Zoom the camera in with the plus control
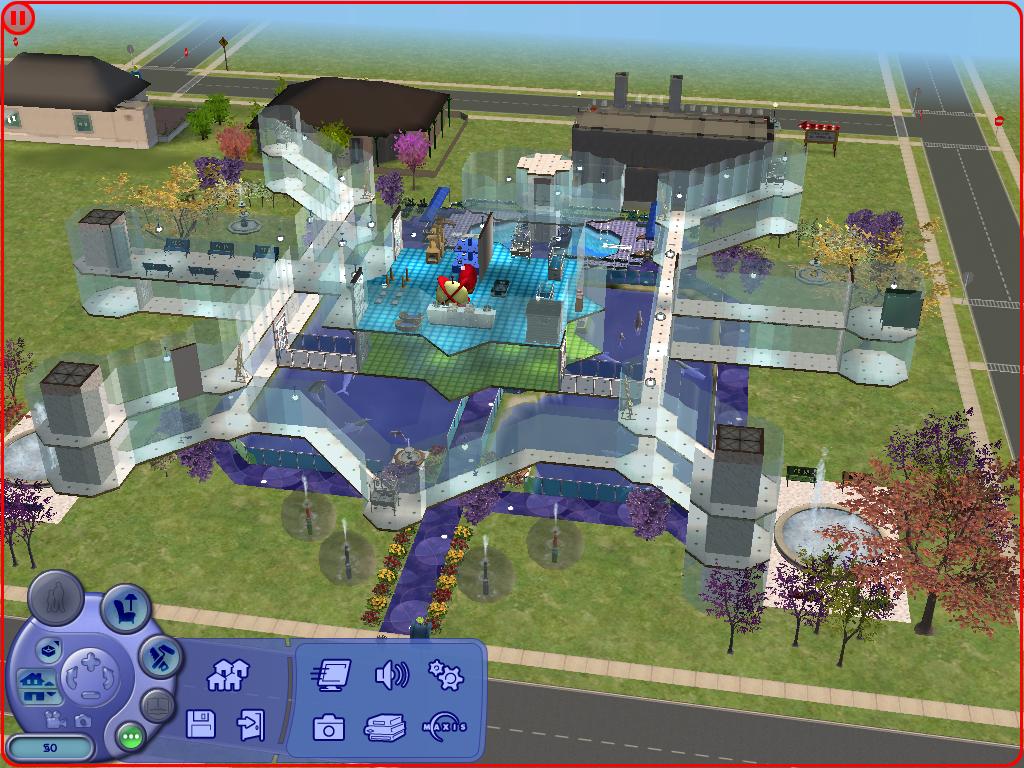 click(x=91, y=661)
